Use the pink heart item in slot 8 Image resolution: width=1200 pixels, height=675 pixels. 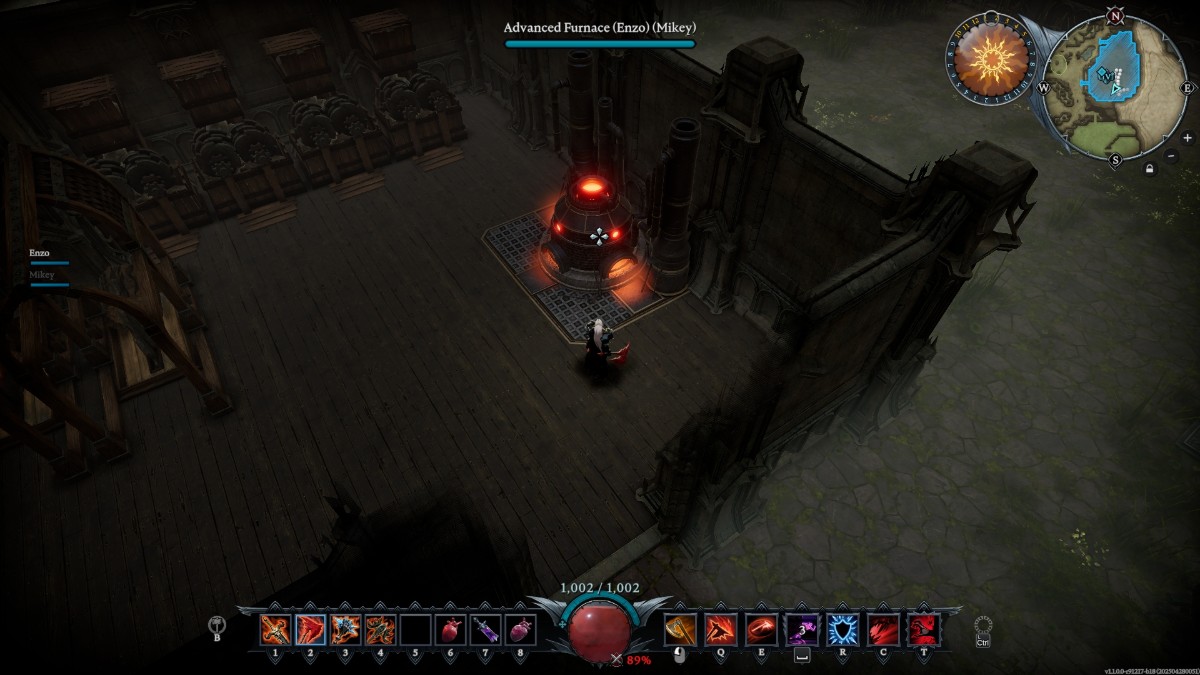520,629
